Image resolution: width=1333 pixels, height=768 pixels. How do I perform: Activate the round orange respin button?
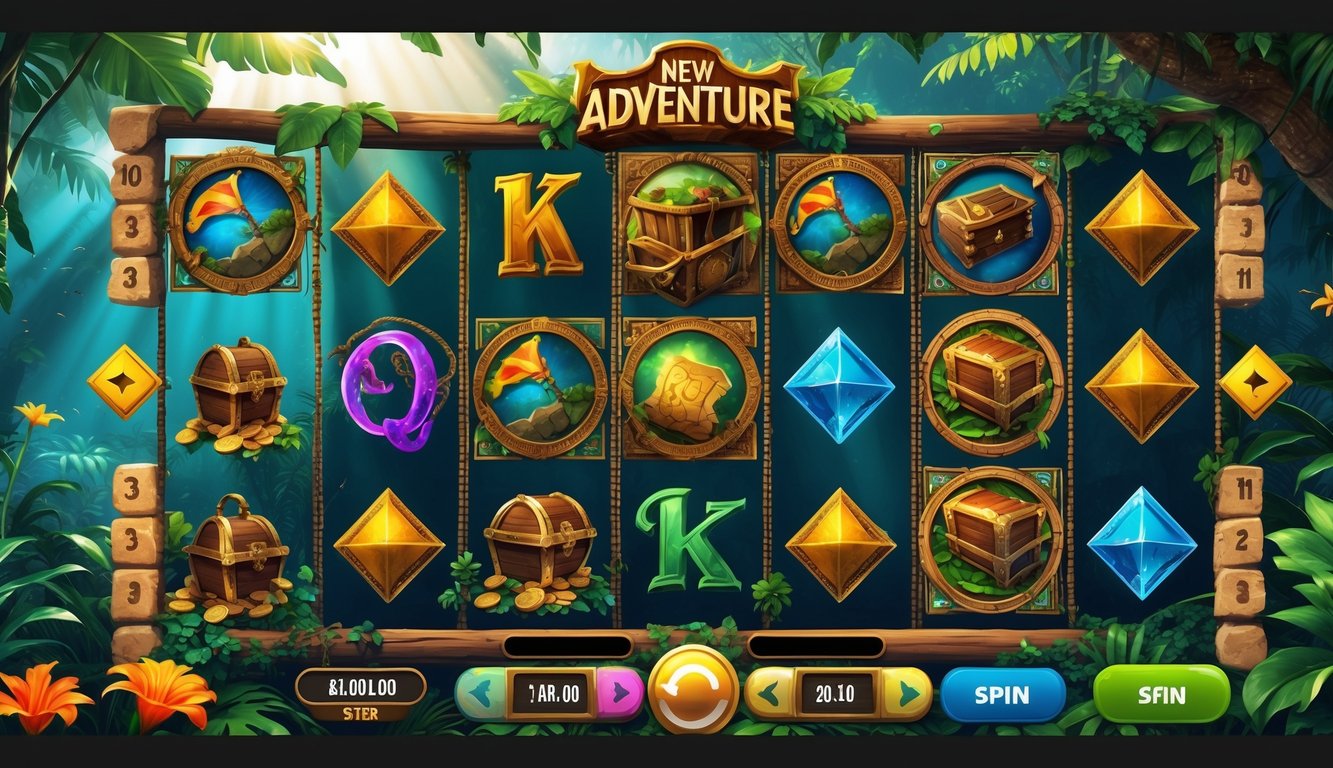tap(693, 690)
